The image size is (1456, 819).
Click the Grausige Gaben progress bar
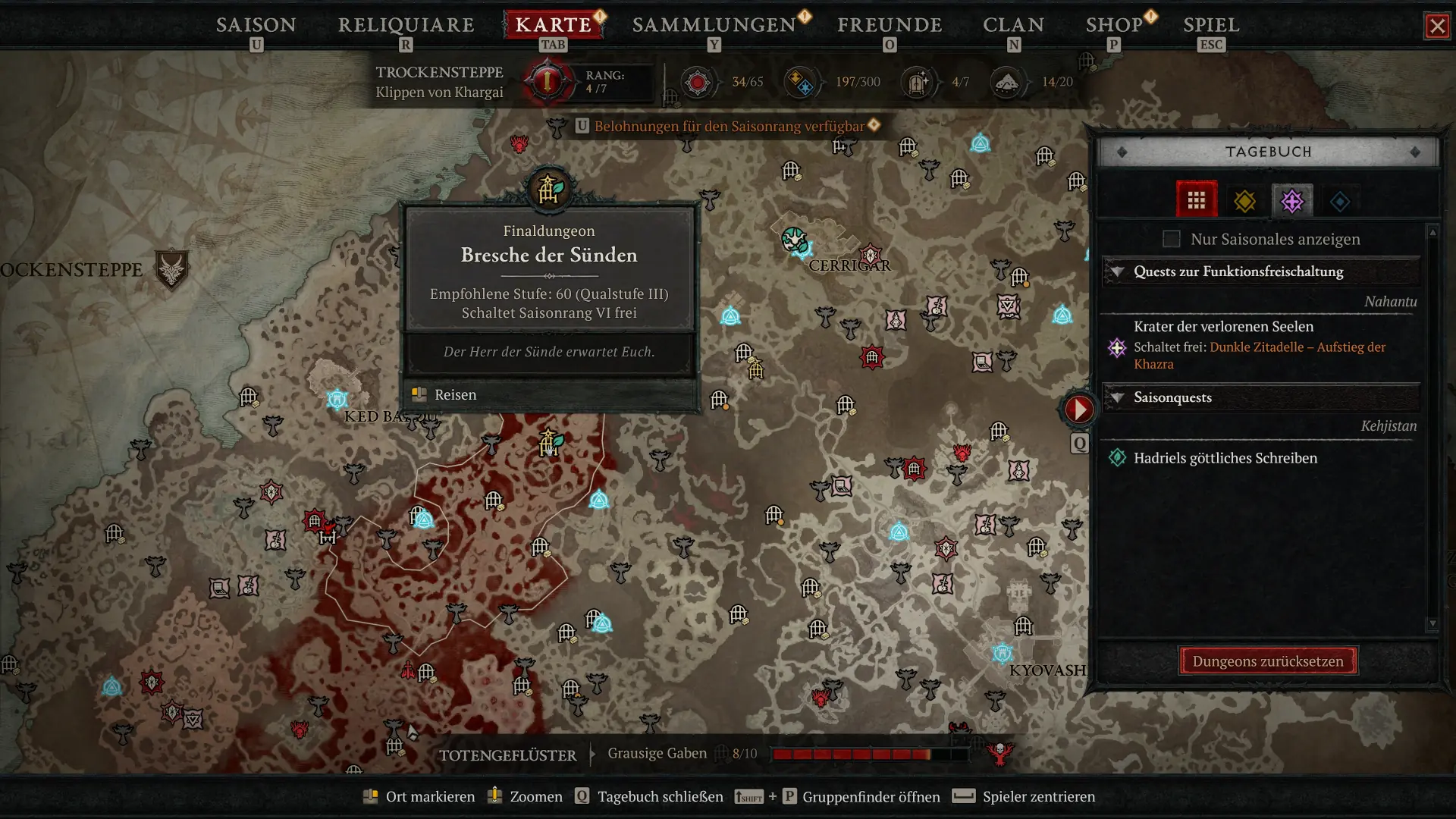tap(849, 754)
